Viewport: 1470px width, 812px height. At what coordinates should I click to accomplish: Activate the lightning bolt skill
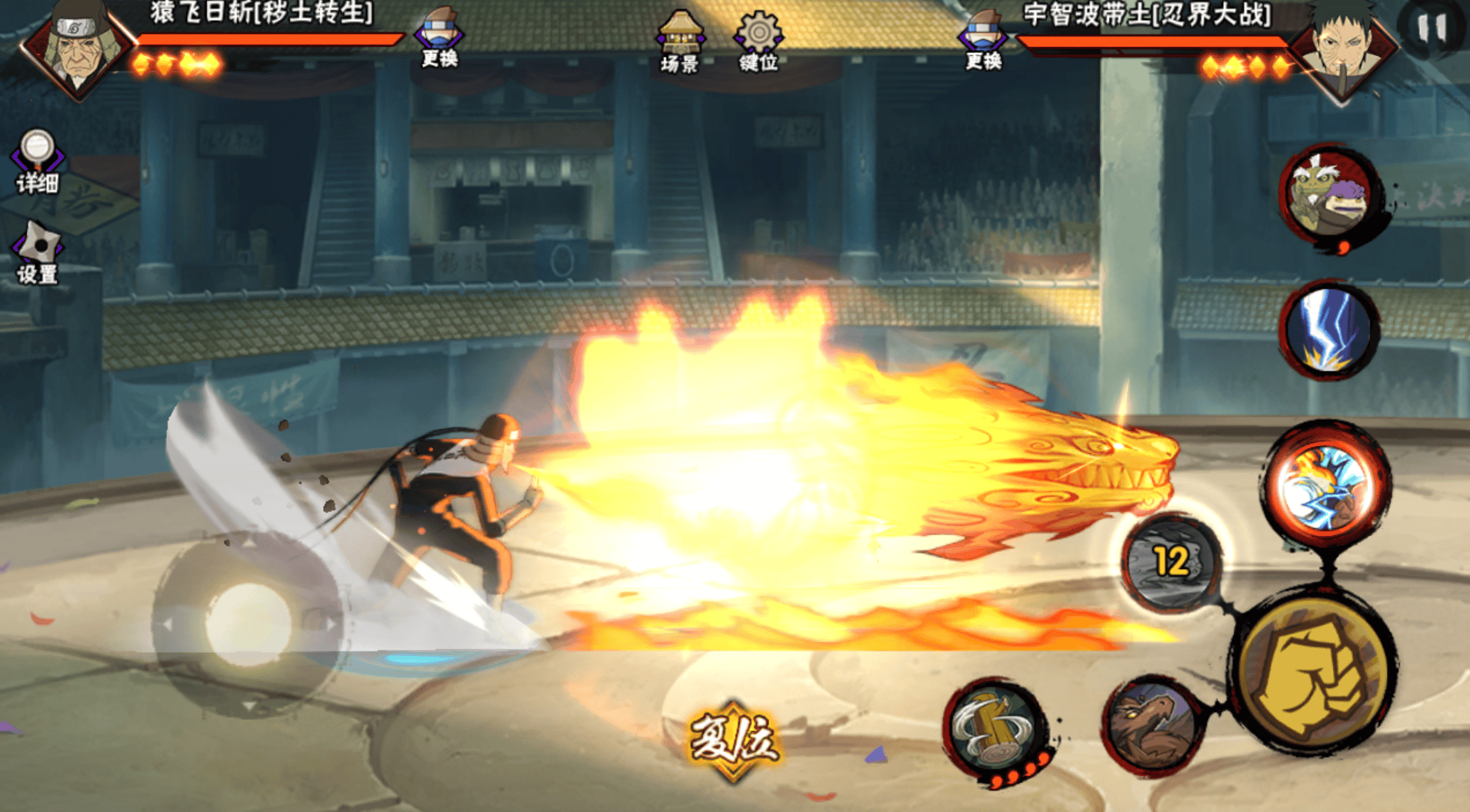coord(1328,331)
